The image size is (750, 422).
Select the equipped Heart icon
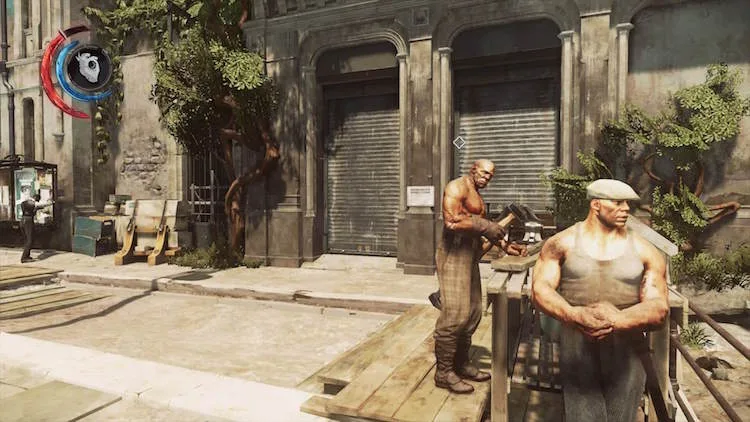(x=88, y=68)
